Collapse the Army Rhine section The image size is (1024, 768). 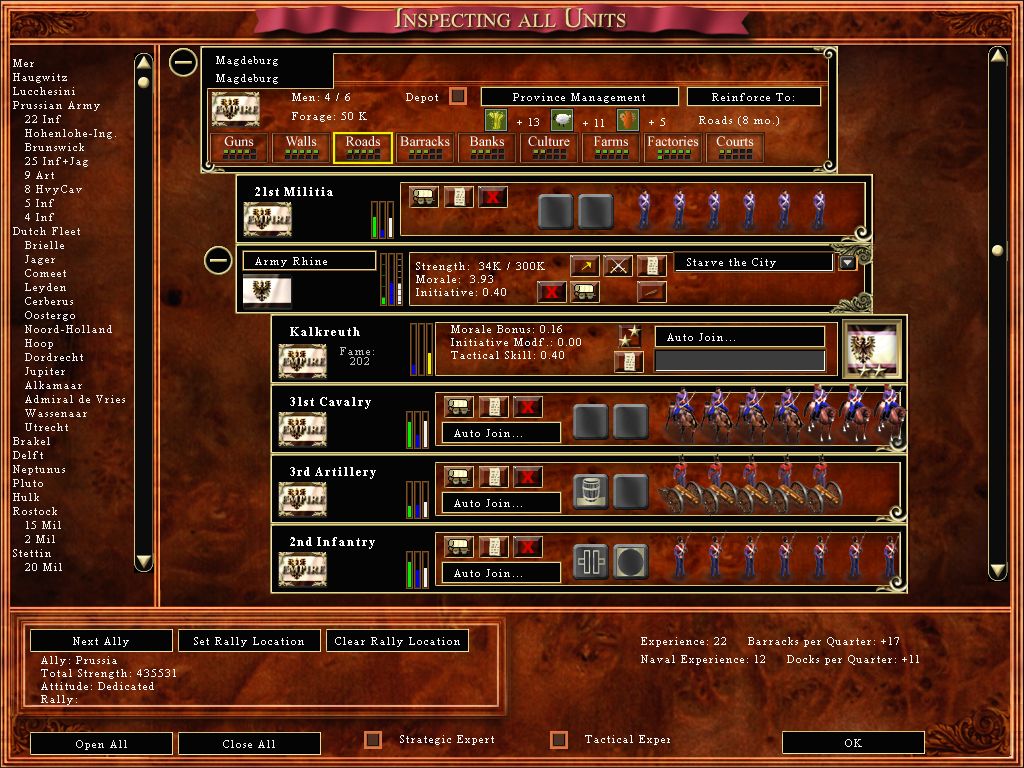click(219, 262)
